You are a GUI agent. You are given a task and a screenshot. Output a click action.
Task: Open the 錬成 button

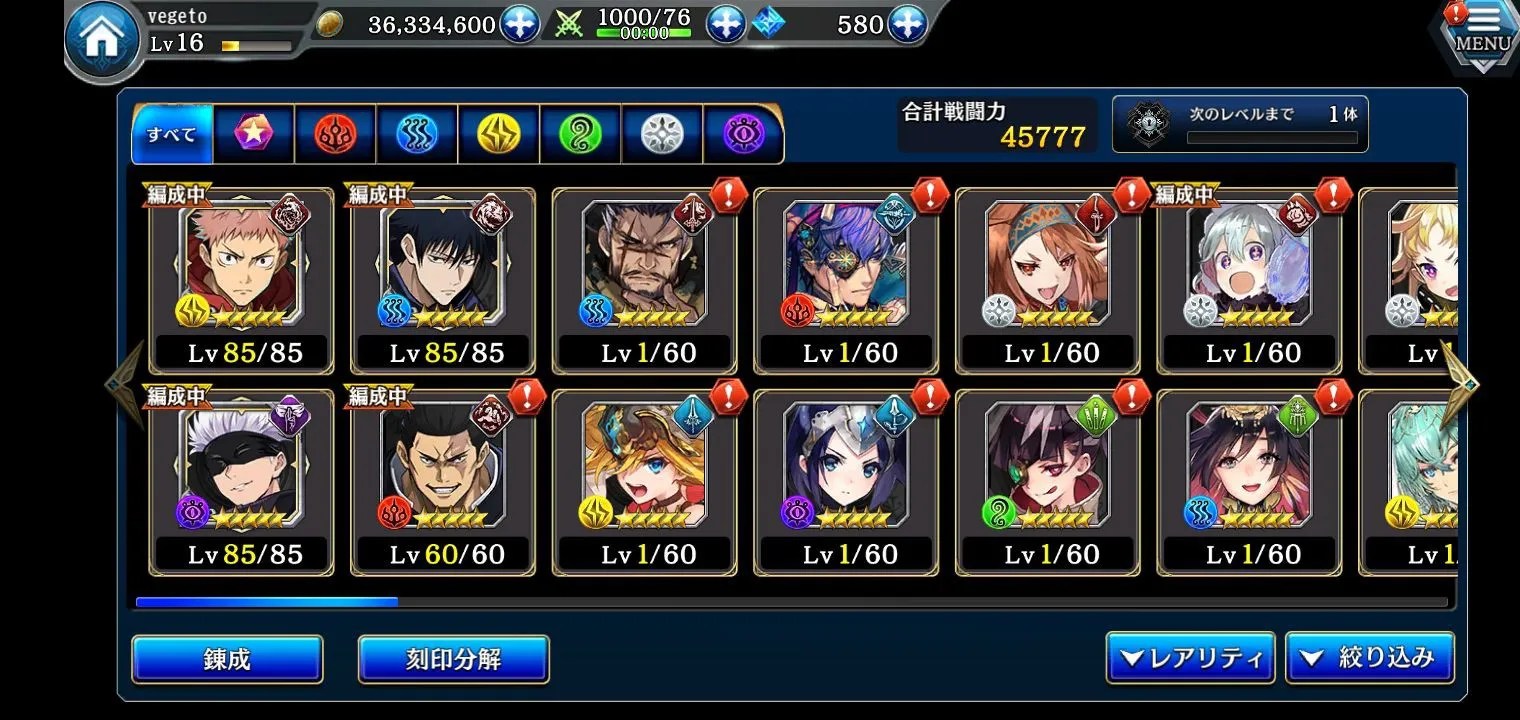(x=227, y=659)
